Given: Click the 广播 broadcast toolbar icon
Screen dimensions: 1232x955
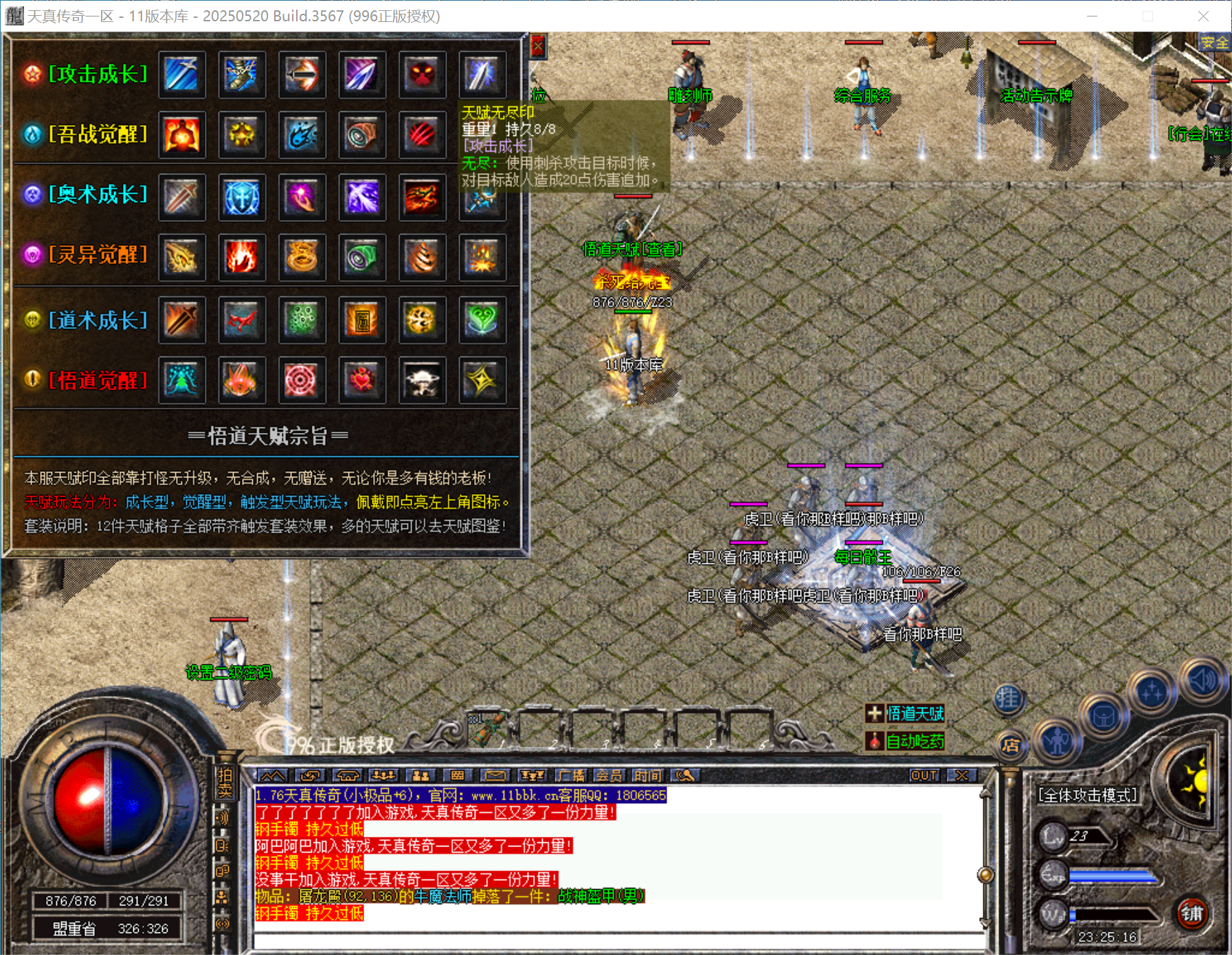Looking at the screenshot, I should [x=572, y=775].
